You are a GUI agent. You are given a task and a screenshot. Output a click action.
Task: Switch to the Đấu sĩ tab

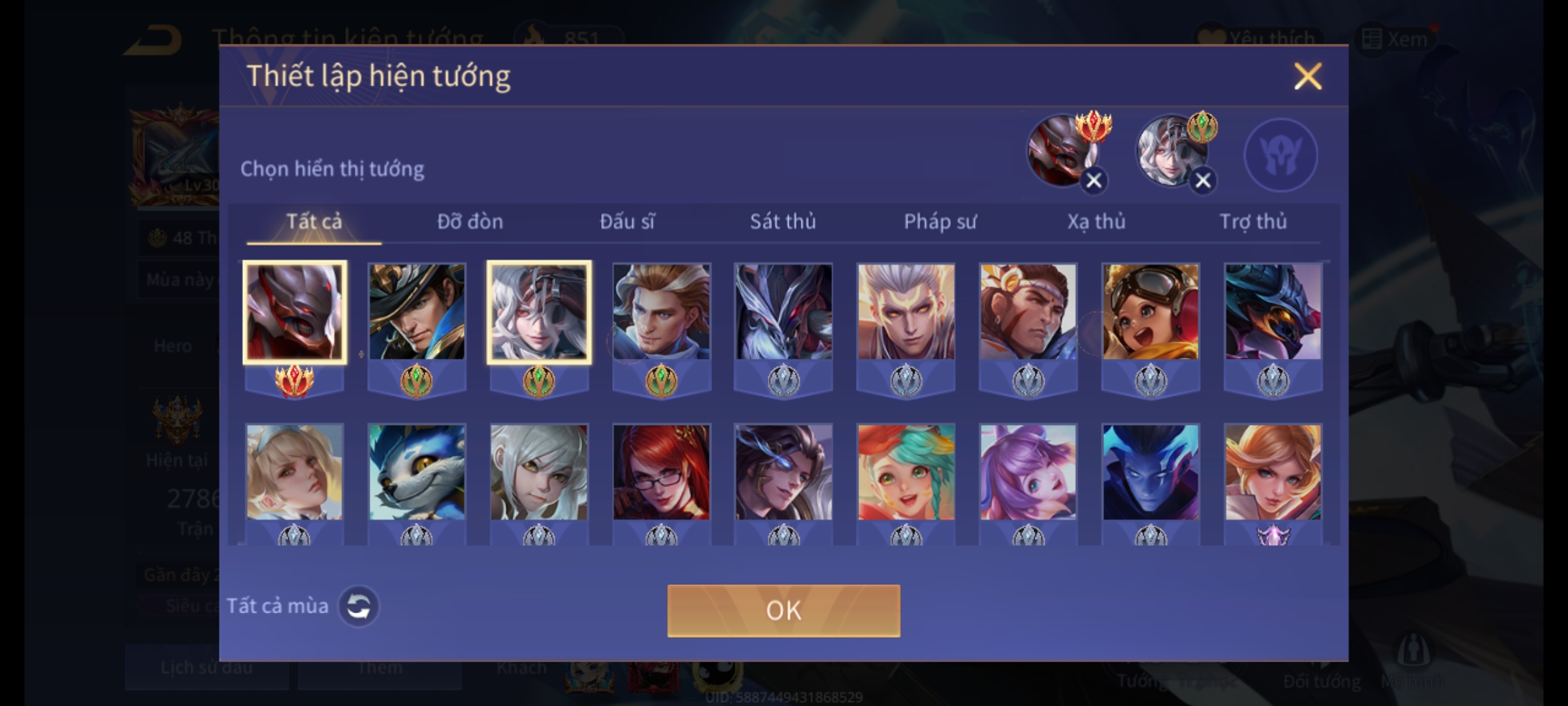(627, 222)
